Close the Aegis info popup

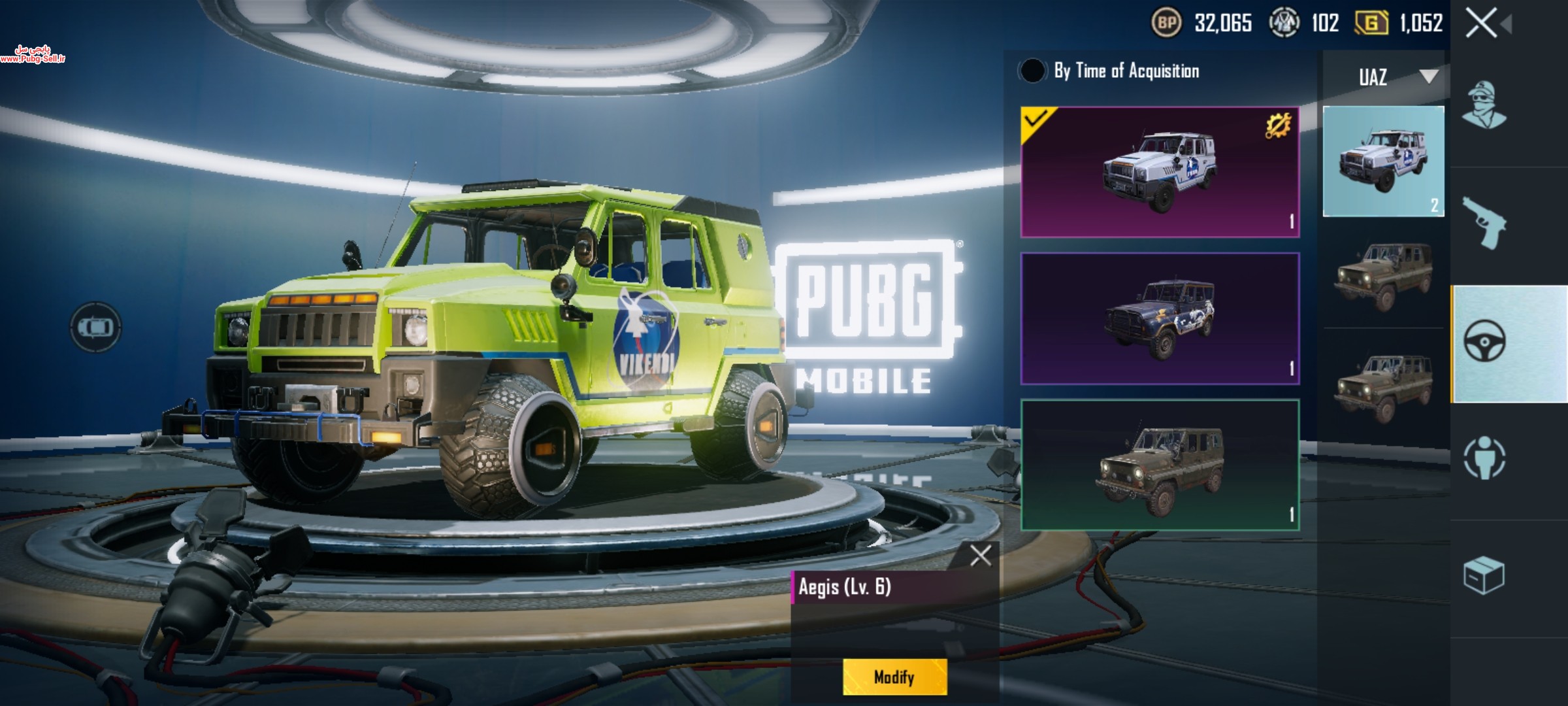980,556
